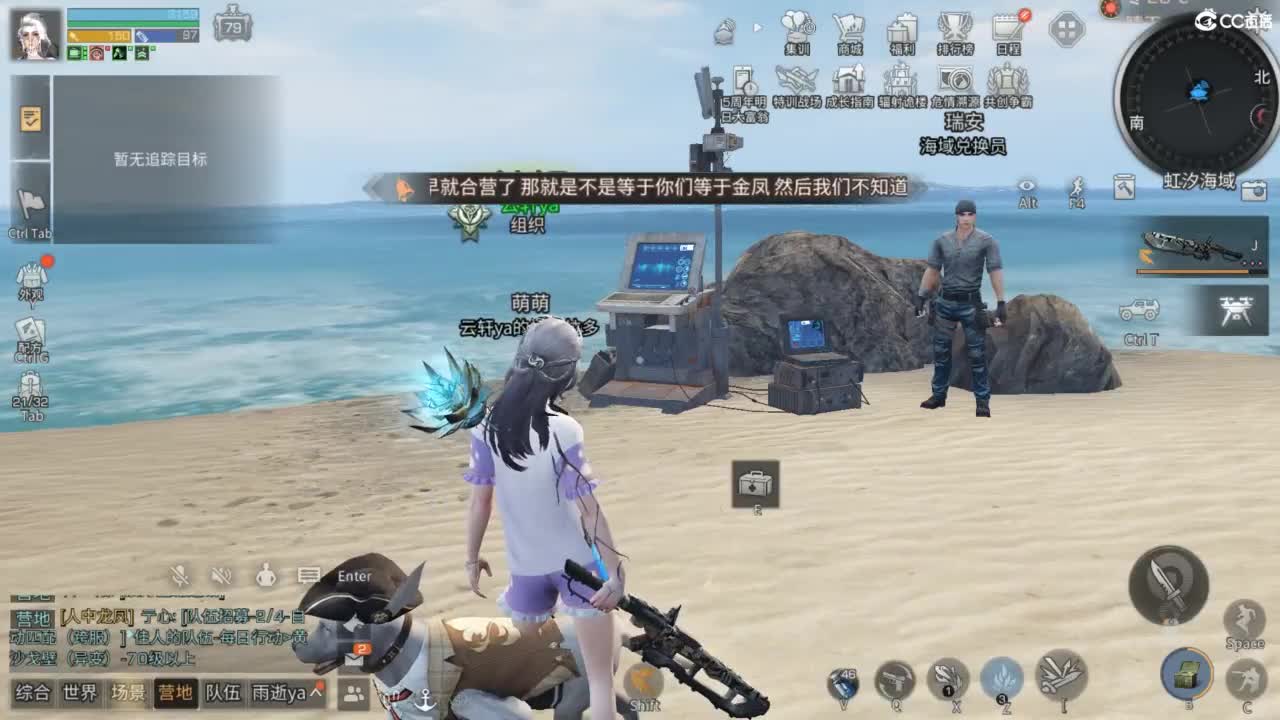1280x720 pixels.
Task: Select the knife melee skill icon
Action: coord(1168,587)
